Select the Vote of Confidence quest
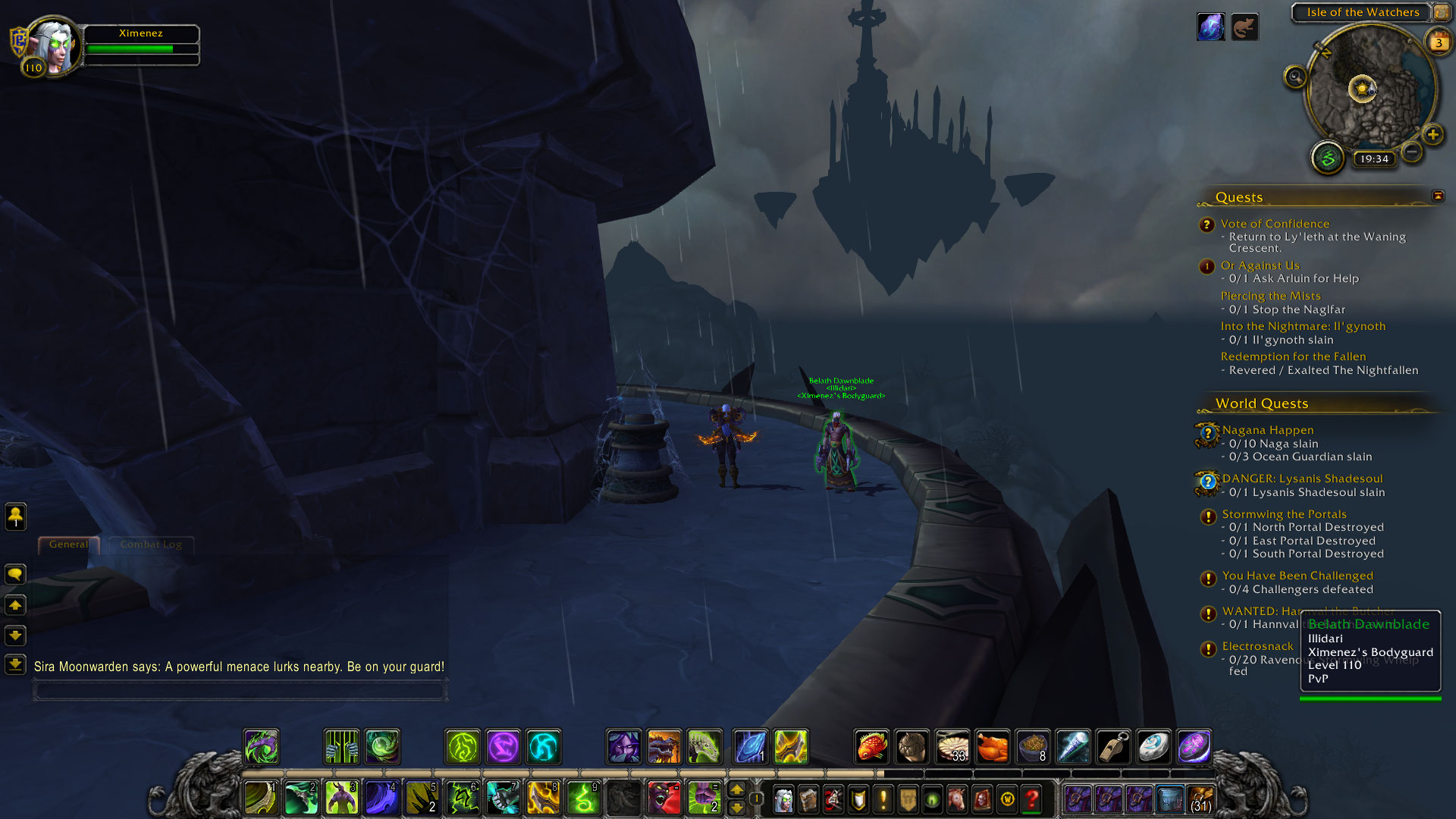 point(1275,224)
